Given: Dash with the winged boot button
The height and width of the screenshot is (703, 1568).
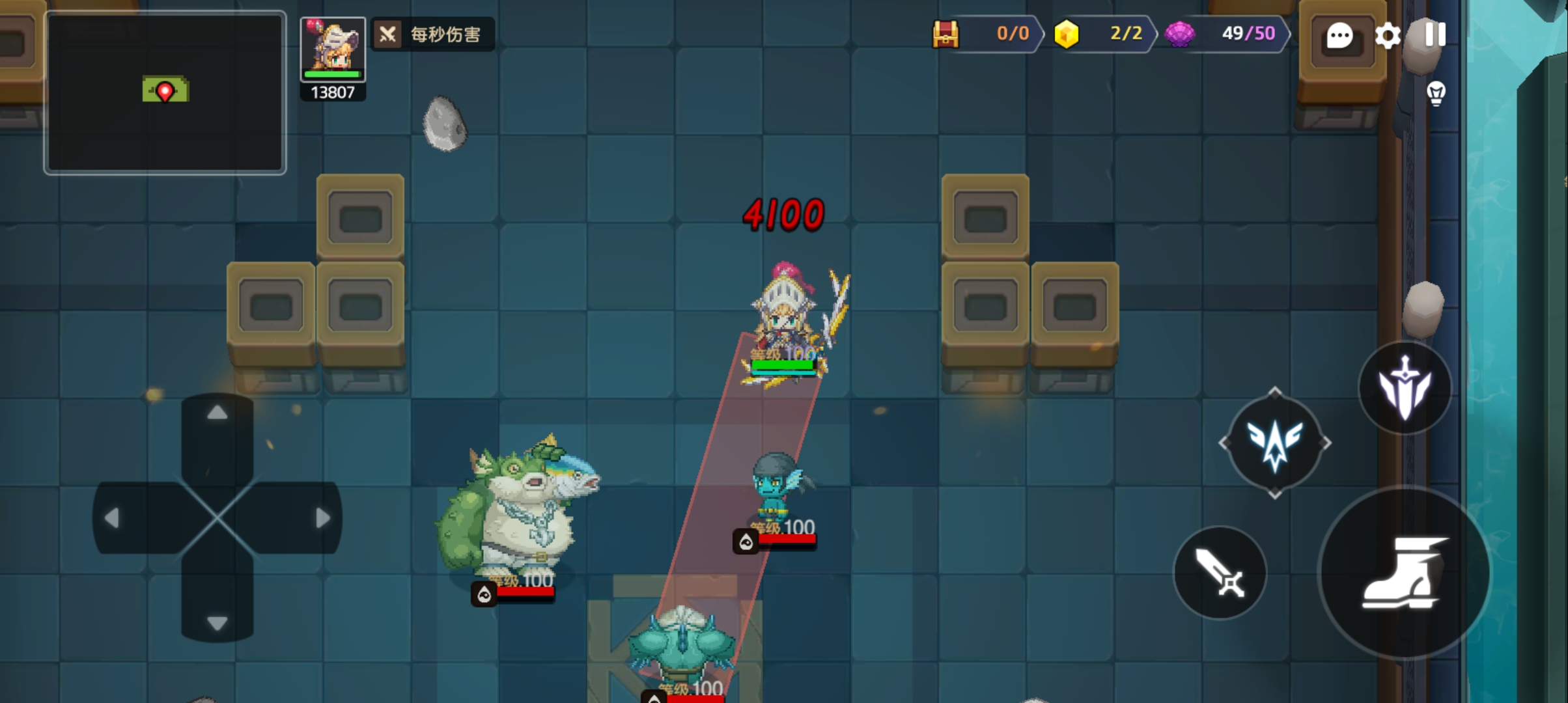Looking at the screenshot, I should pos(1404,573).
